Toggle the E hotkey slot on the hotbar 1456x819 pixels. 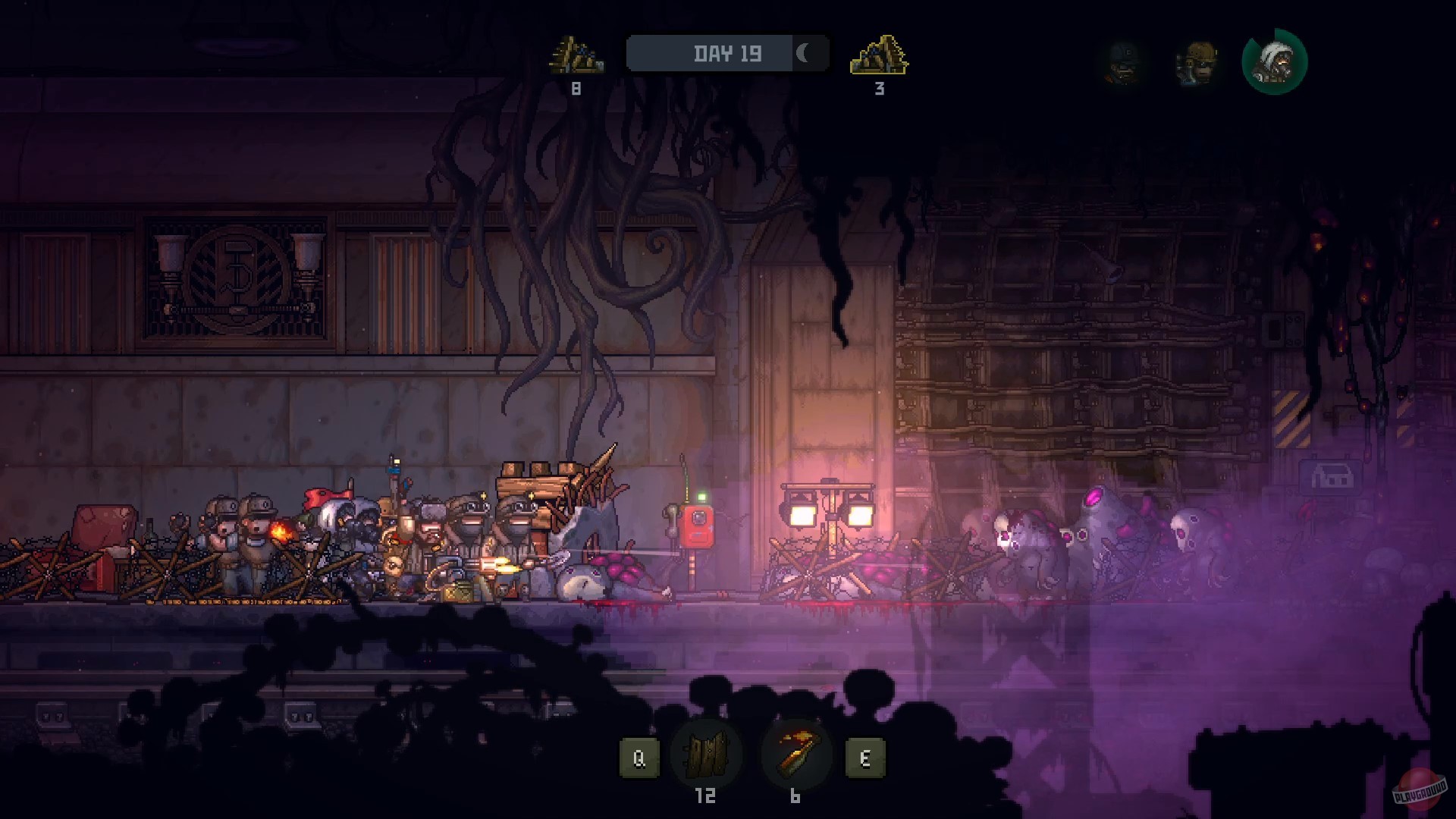point(866,755)
